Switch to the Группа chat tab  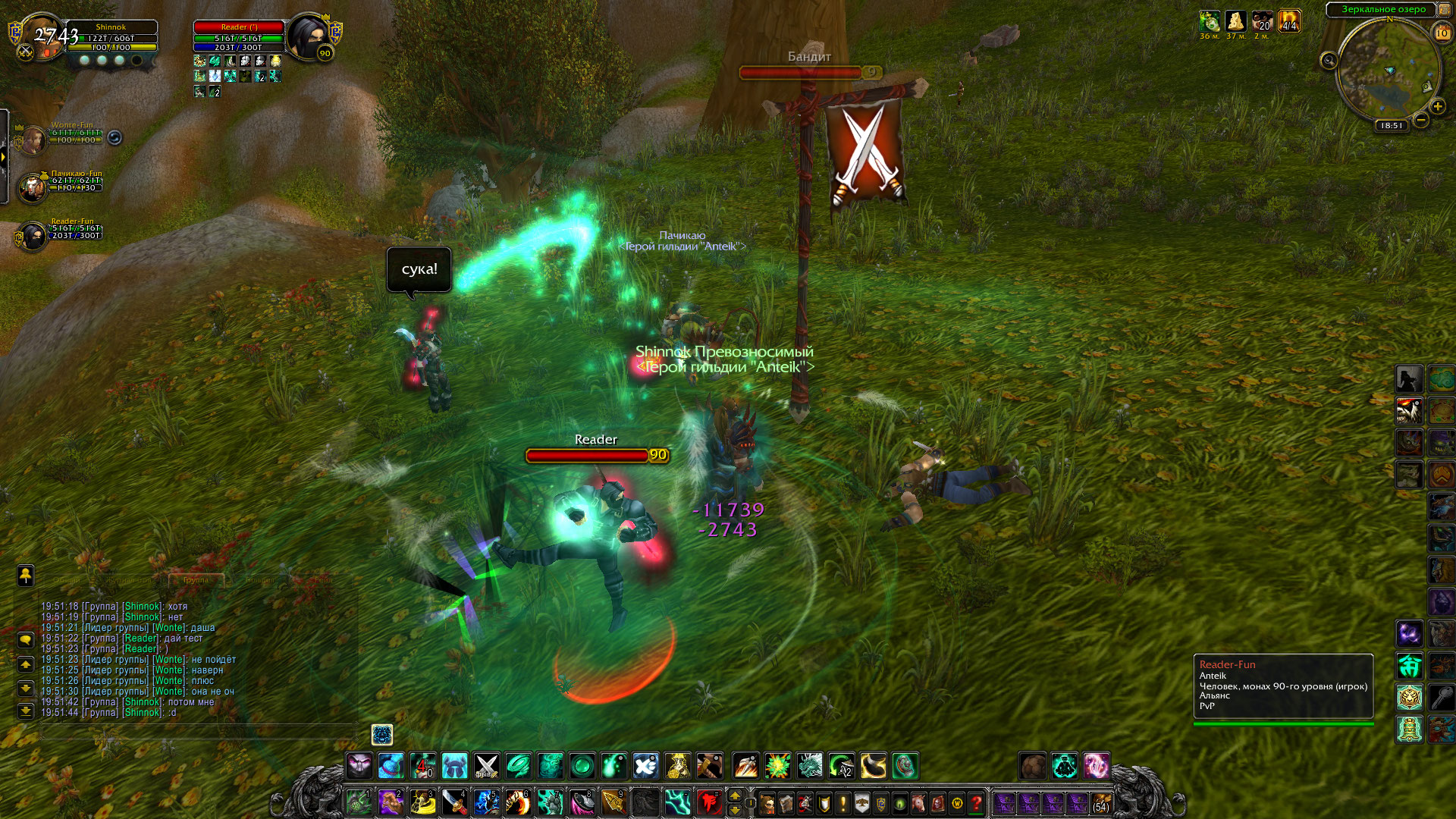pos(196,580)
